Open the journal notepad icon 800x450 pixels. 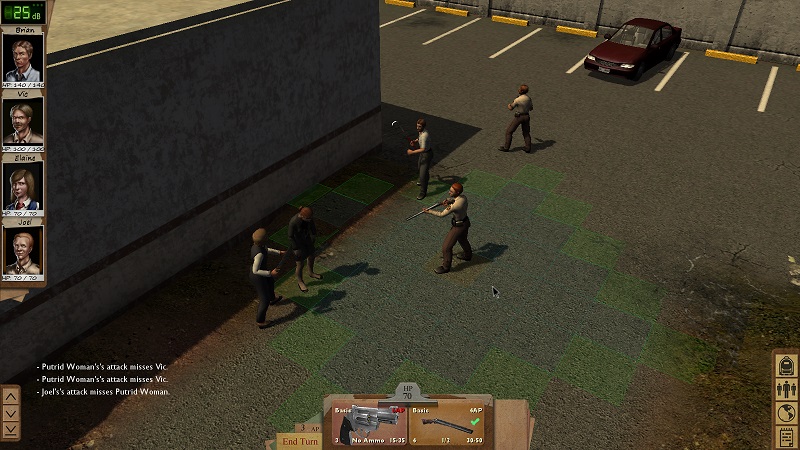coord(786,437)
